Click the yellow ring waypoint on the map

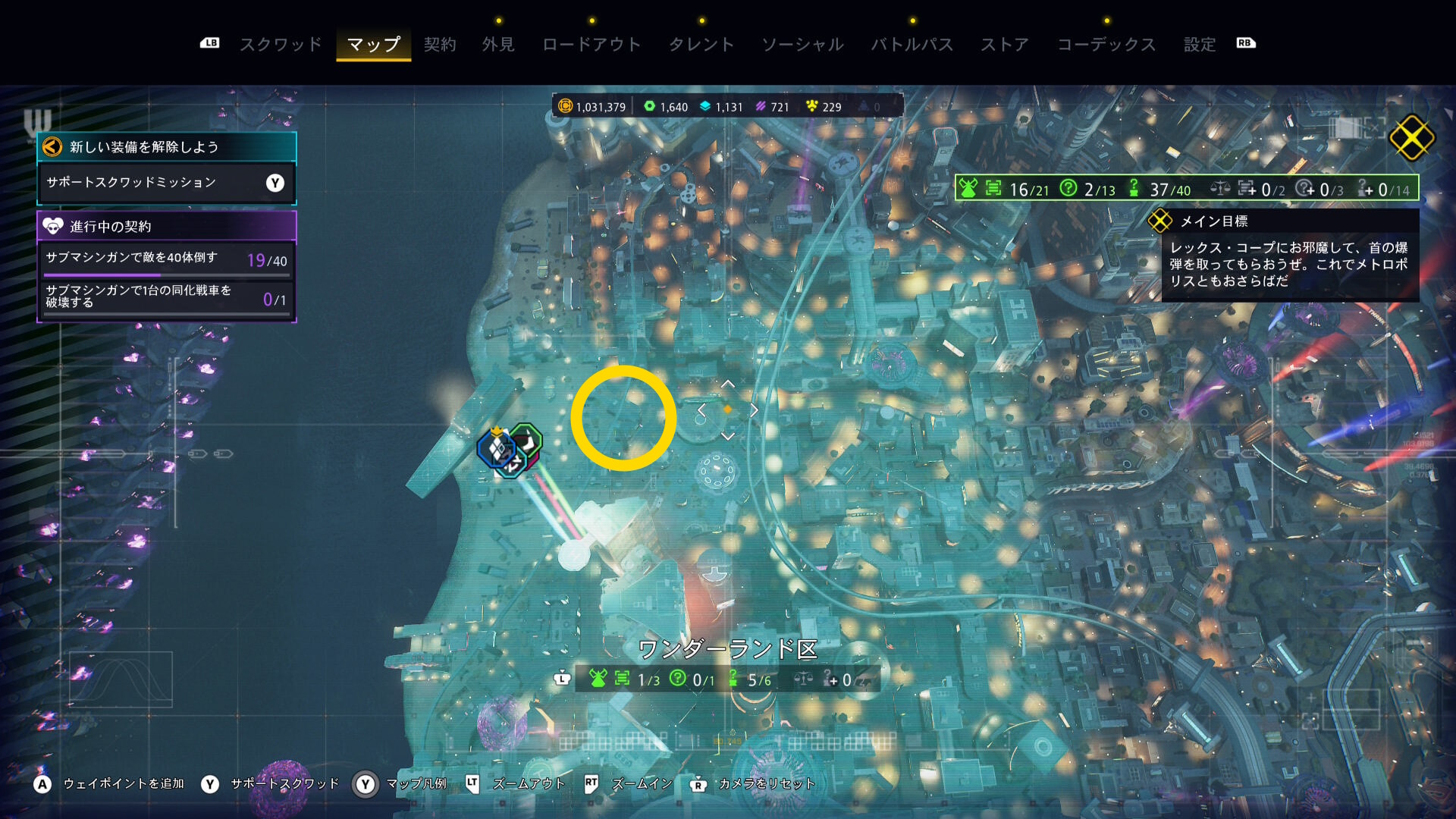point(623,418)
